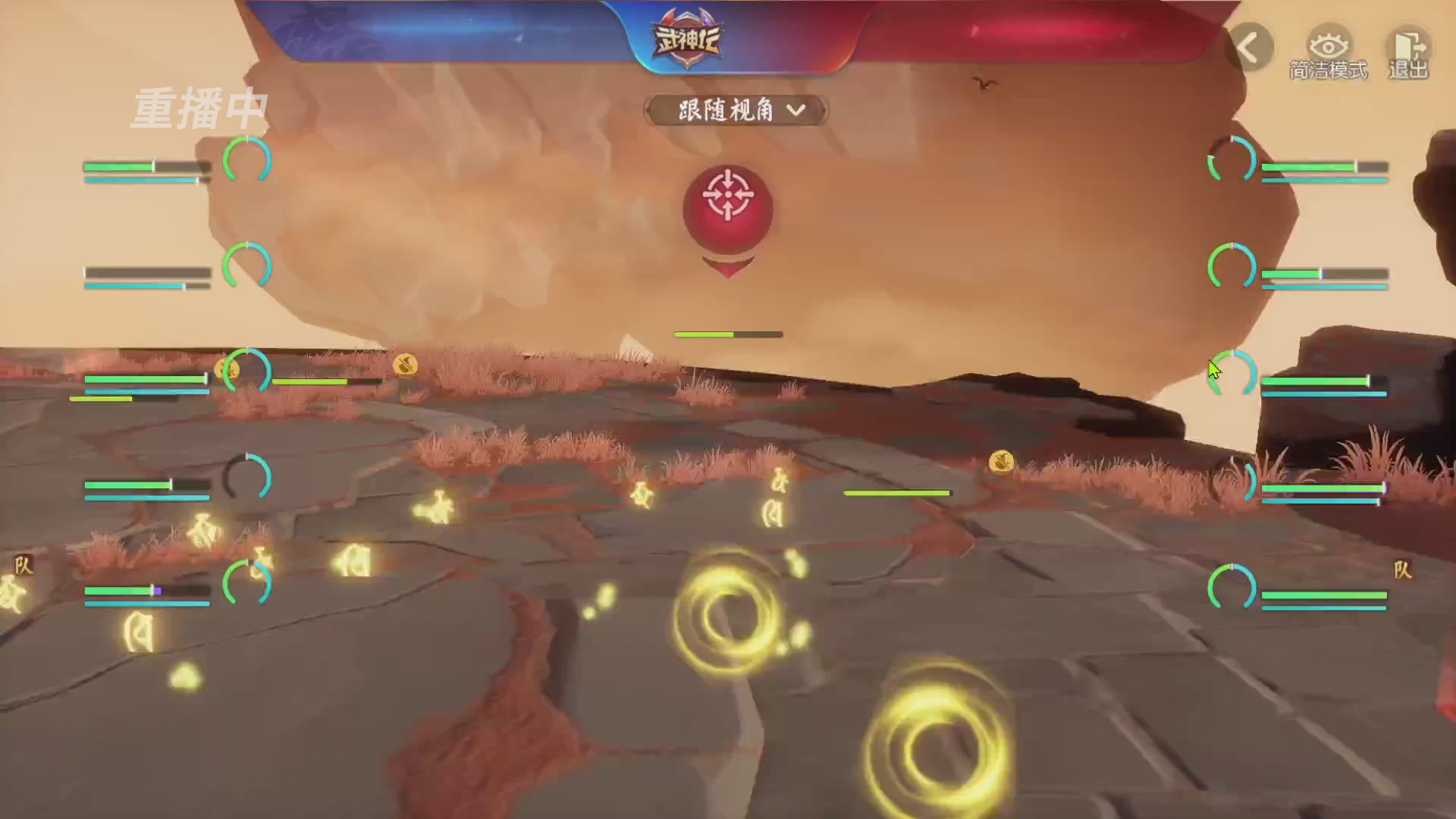Click the green progress bar at screen center

[x=727, y=334]
